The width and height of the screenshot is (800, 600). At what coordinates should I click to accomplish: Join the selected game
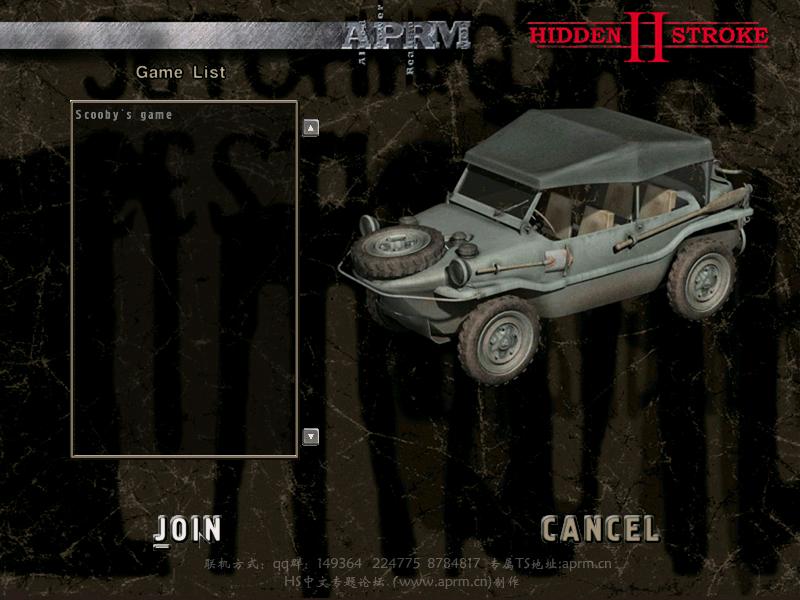click(189, 529)
